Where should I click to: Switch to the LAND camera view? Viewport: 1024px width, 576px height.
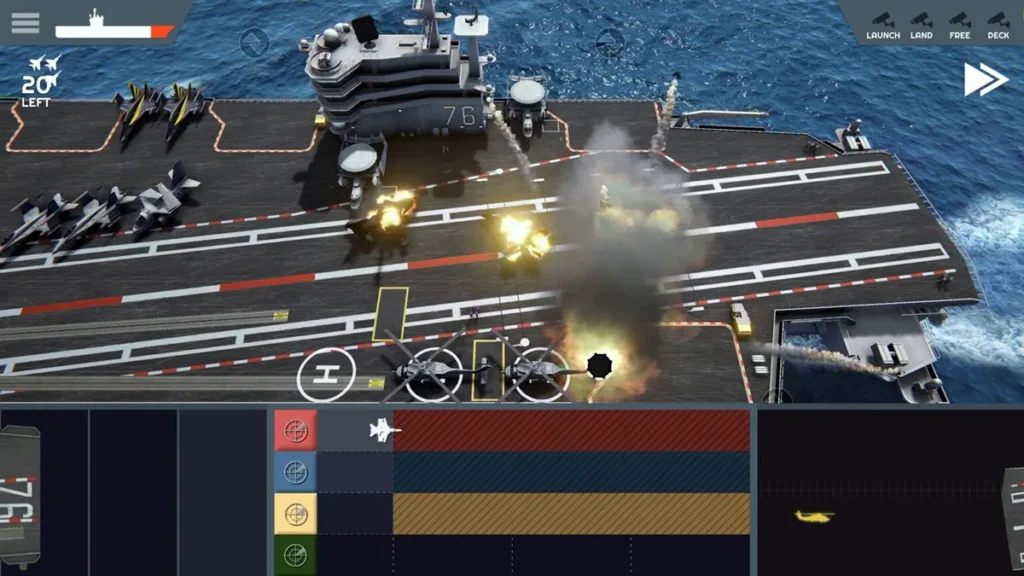tap(921, 25)
